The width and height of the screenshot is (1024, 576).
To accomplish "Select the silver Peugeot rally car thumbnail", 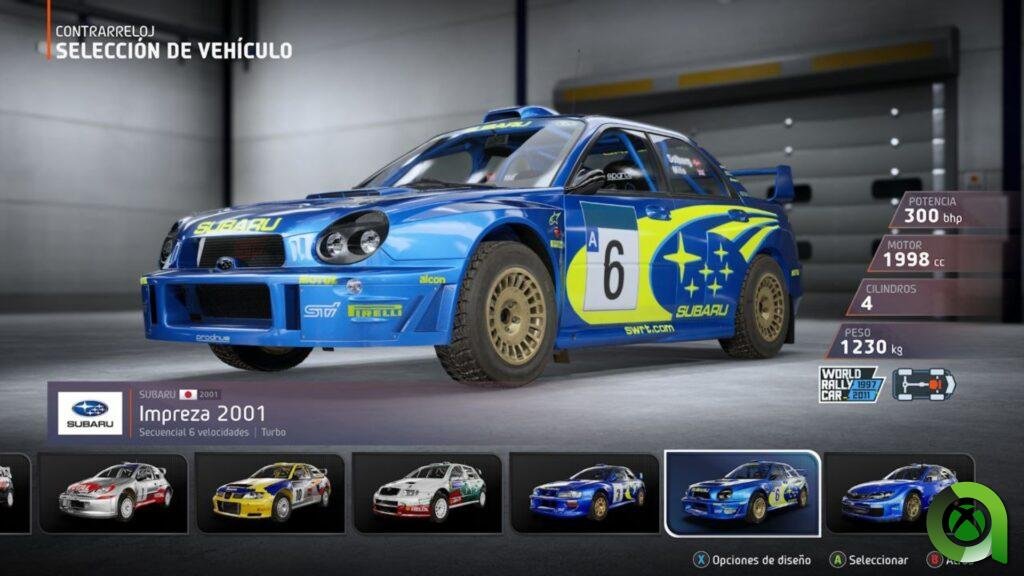I will [x=112, y=492].
